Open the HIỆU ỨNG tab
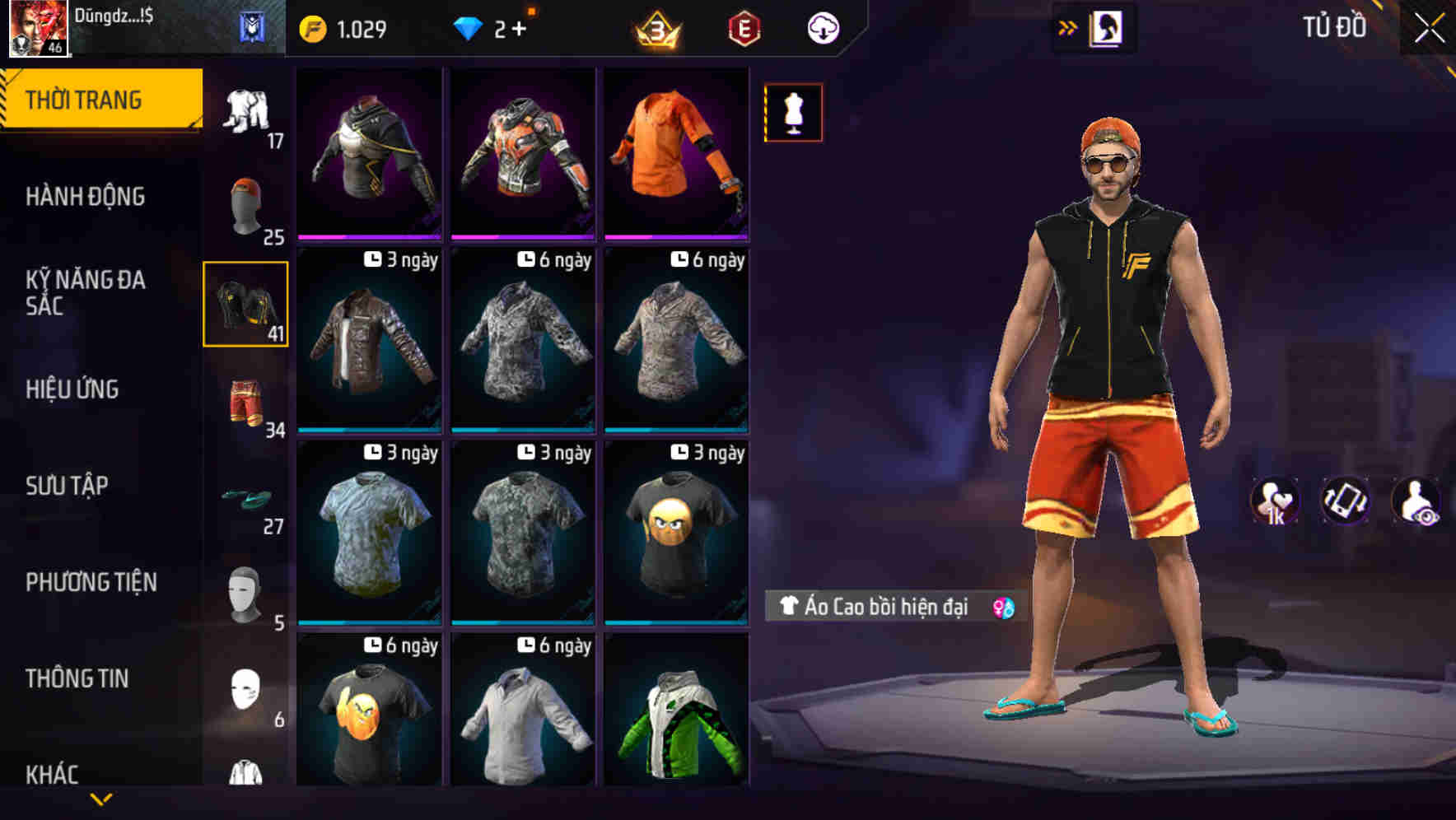The image size is (1456, 820). (x=71, y=389)
